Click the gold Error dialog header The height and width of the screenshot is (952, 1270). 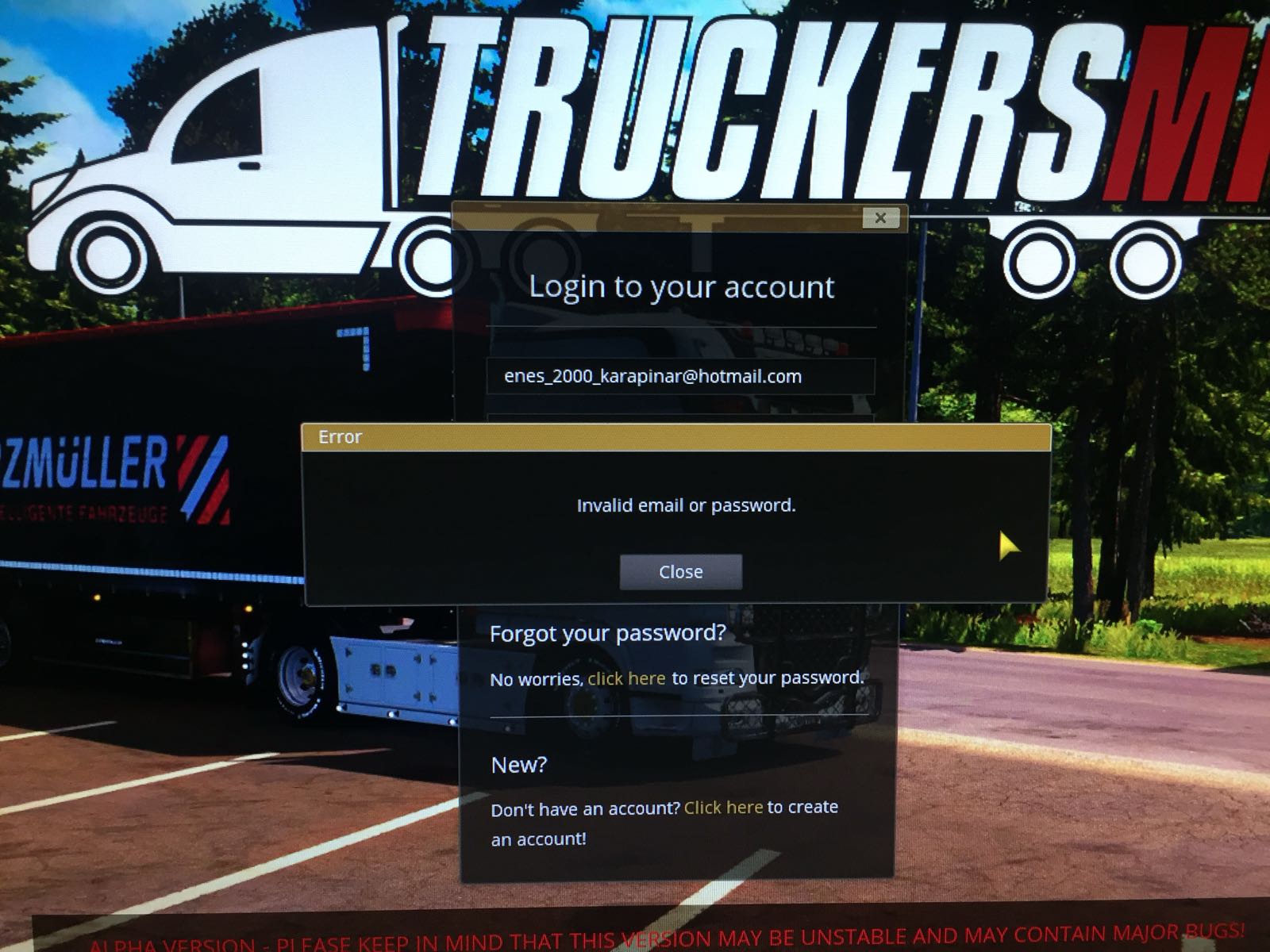click(x=341, y=436)
